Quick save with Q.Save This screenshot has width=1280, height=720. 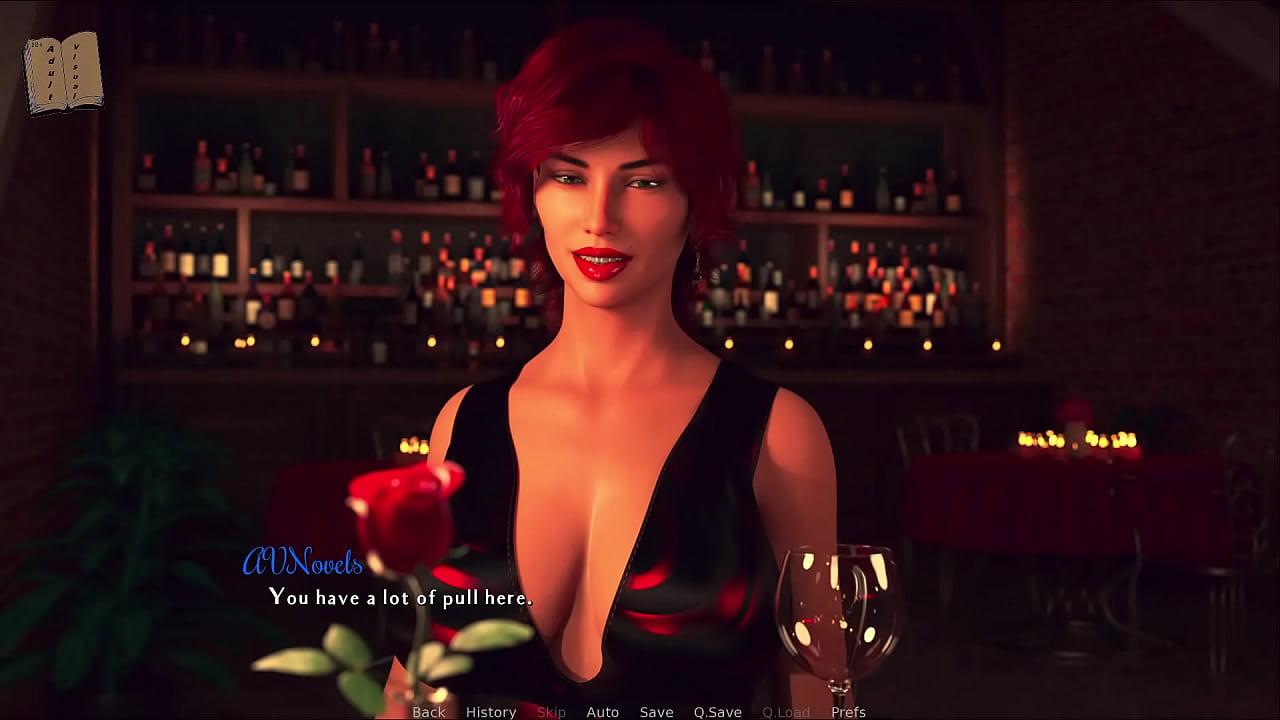pyautogui.click(x=717, y=712)
